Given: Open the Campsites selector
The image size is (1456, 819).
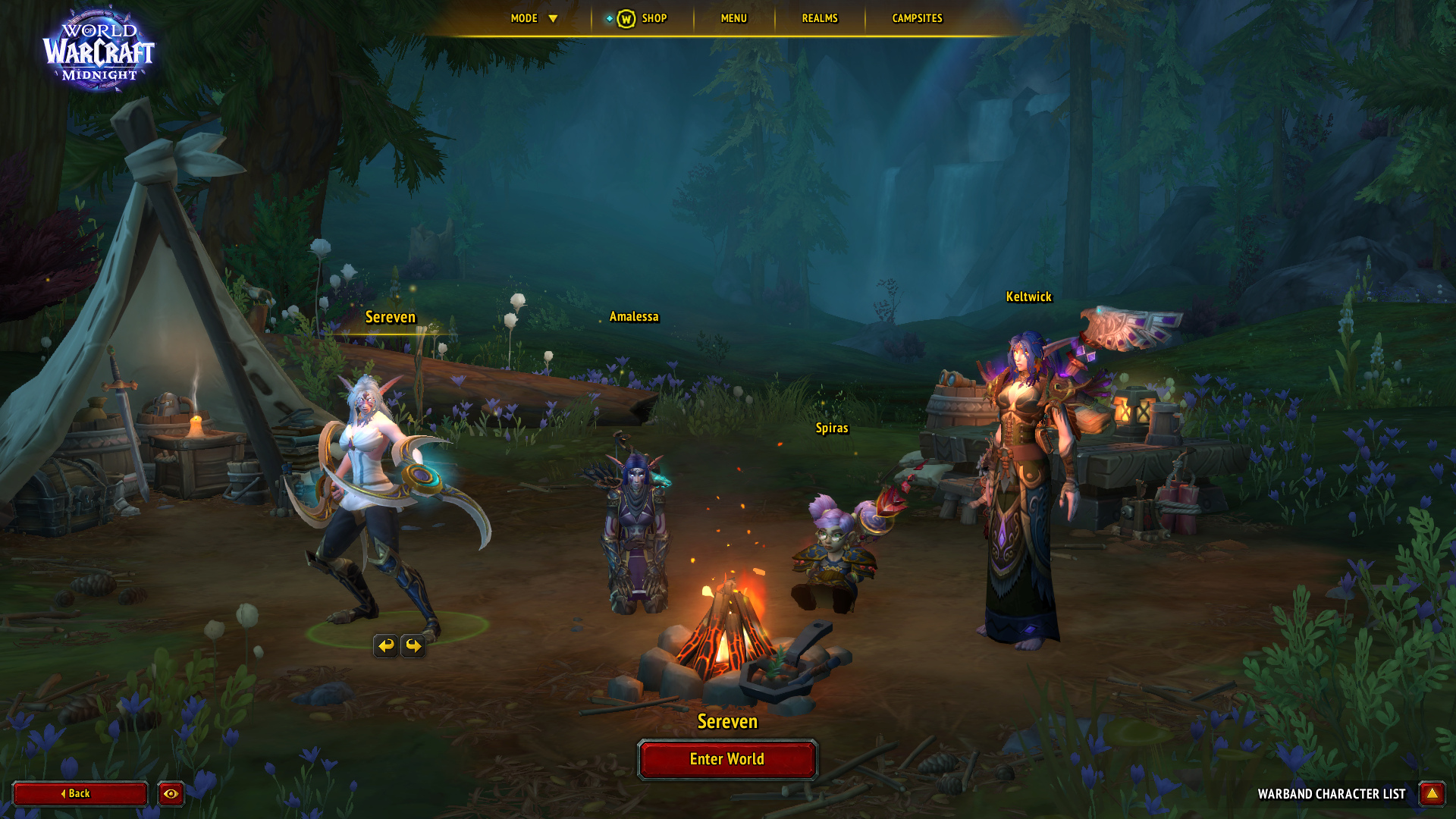Looking at the screenshot, I should (x=917, y=18).
